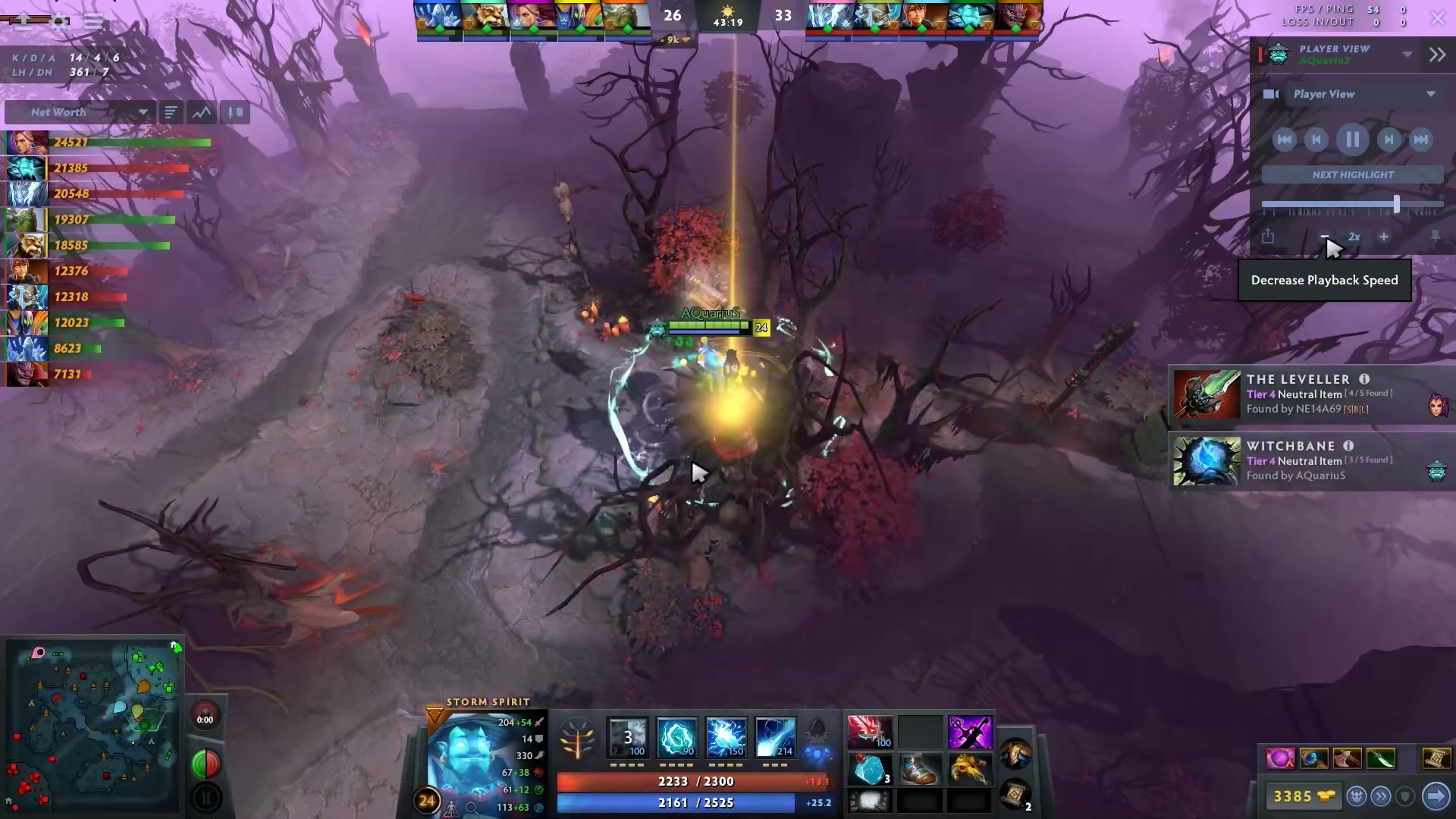
Task: Pin the replay controls panel
Action: pos(1436,237)
